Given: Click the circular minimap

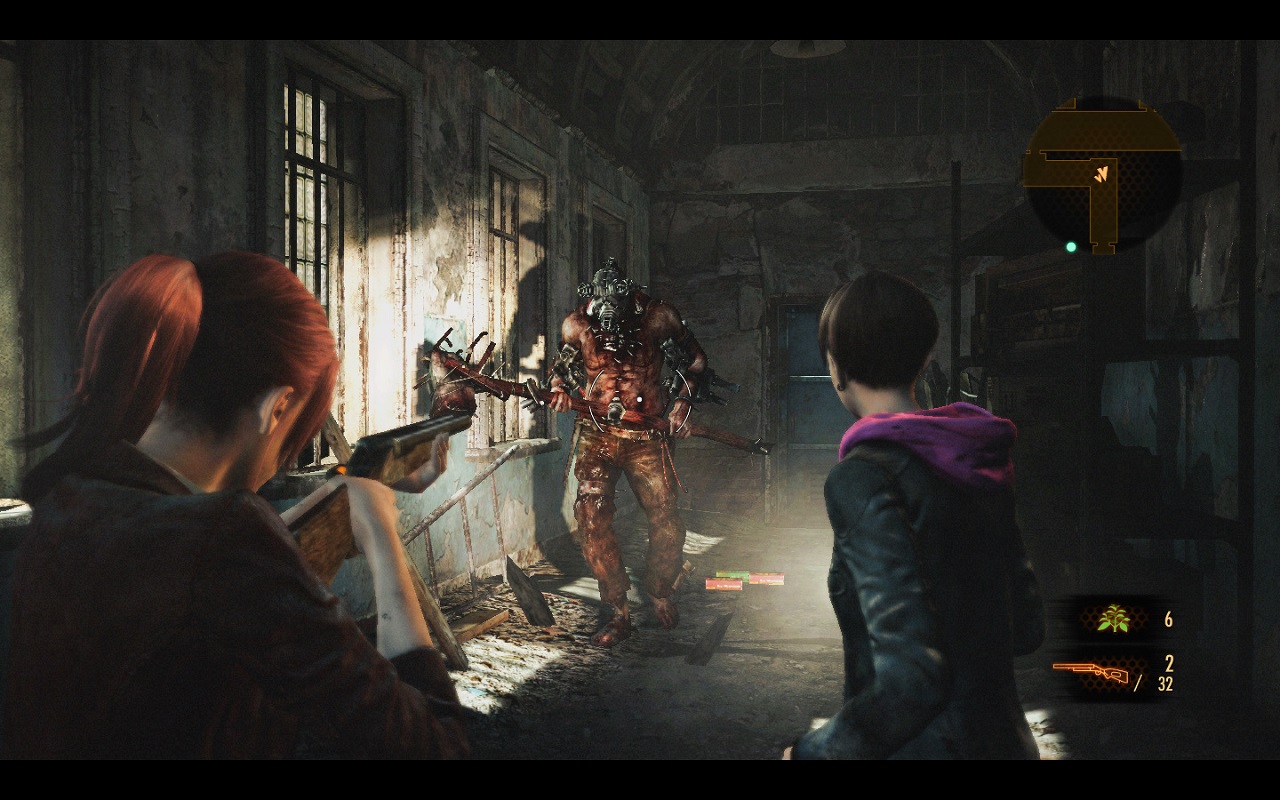Looking at the screenshot, I should pos(1102,175).
